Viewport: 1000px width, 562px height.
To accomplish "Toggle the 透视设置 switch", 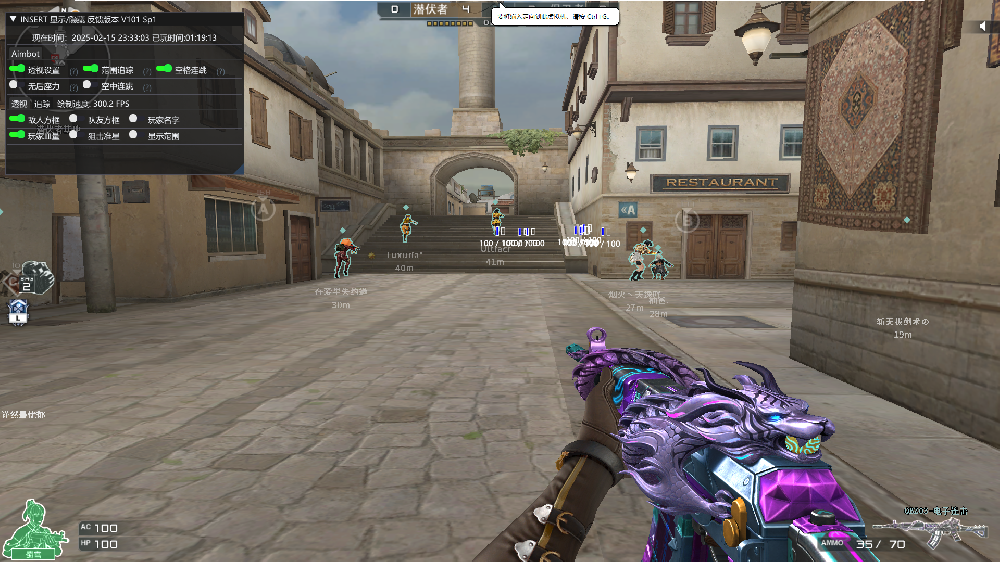I will click(x=17, y=70).
